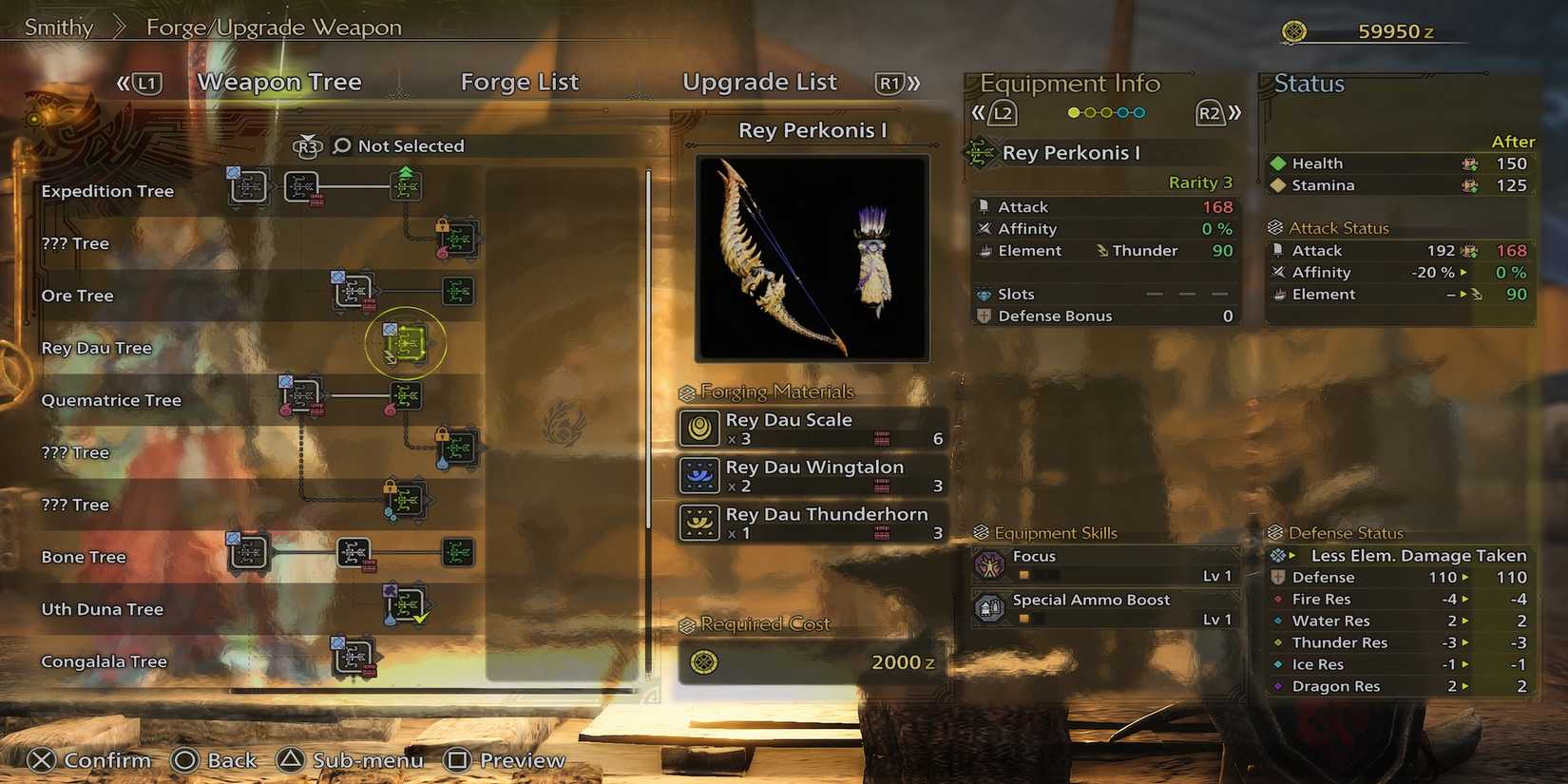Inspect the Focus equipment skill
1568x784 pixels.
[x=1106, y=565]
